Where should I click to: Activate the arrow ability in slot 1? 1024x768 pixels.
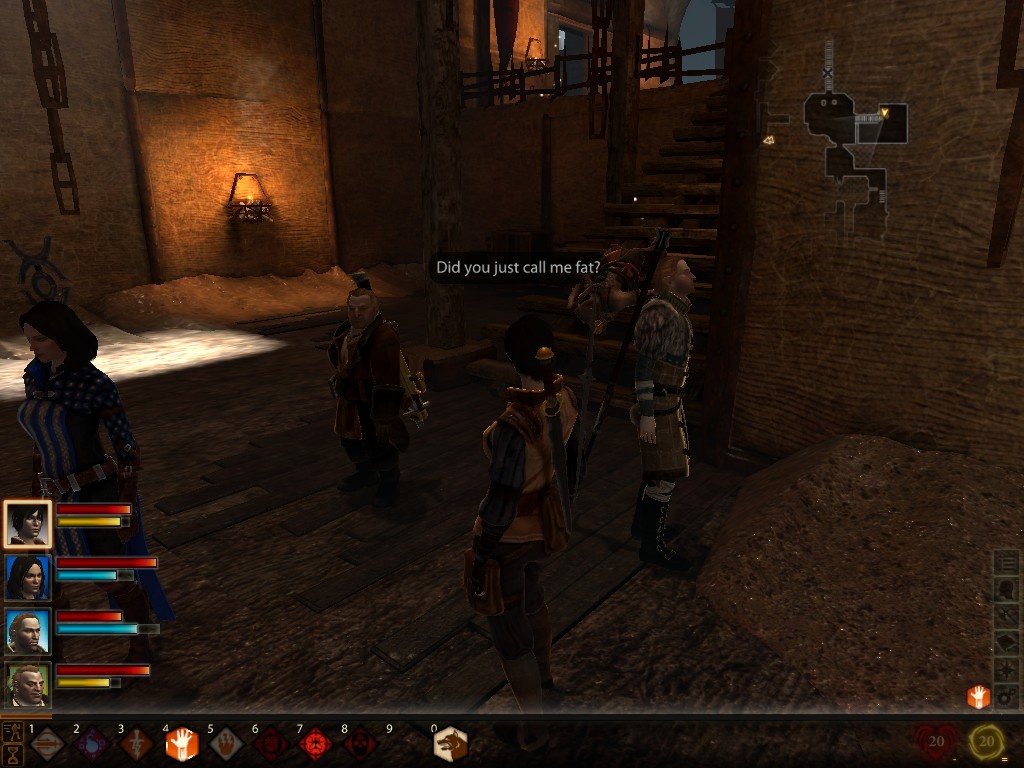47,744
